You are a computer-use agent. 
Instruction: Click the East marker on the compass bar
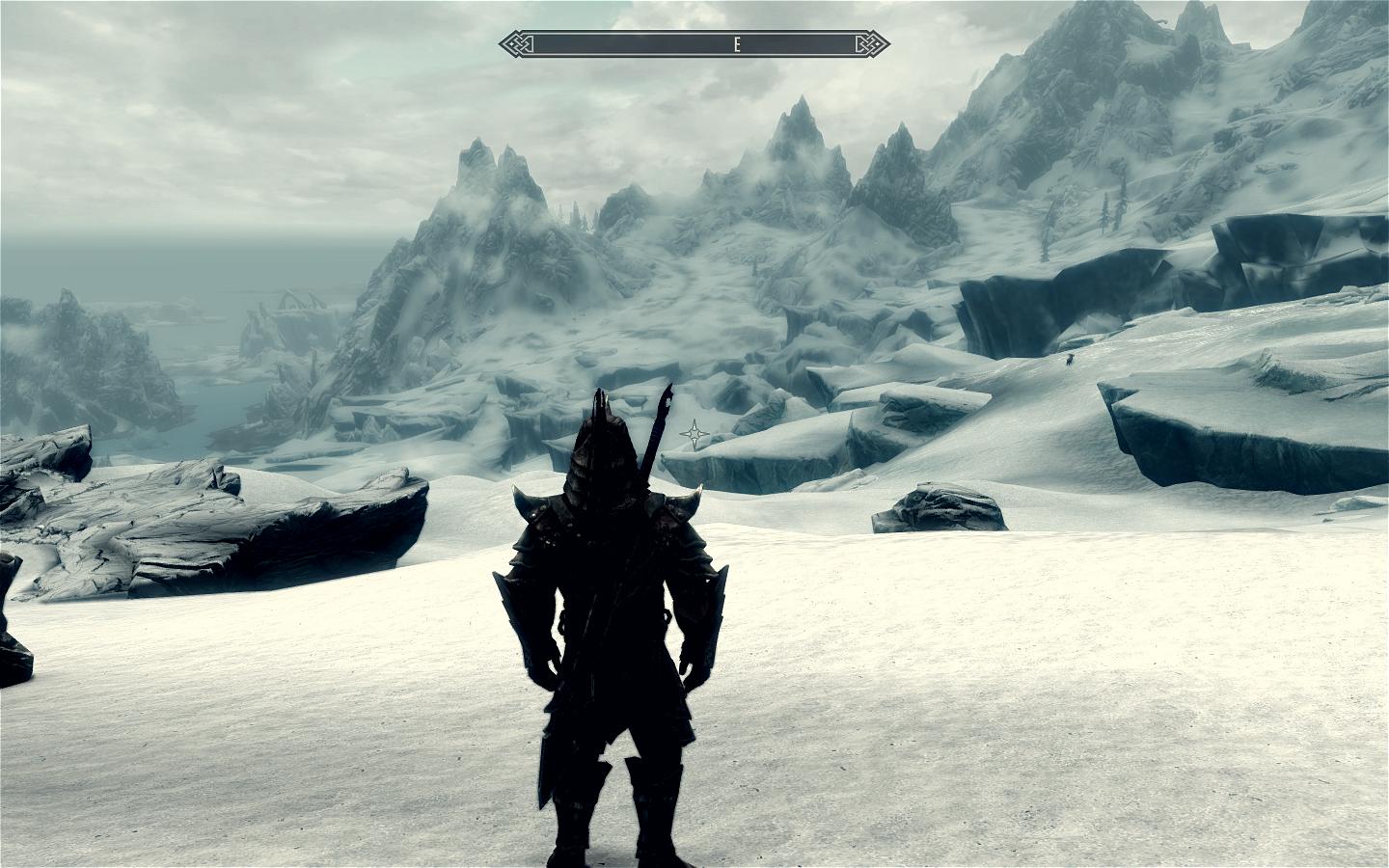[x=737, y=44]
